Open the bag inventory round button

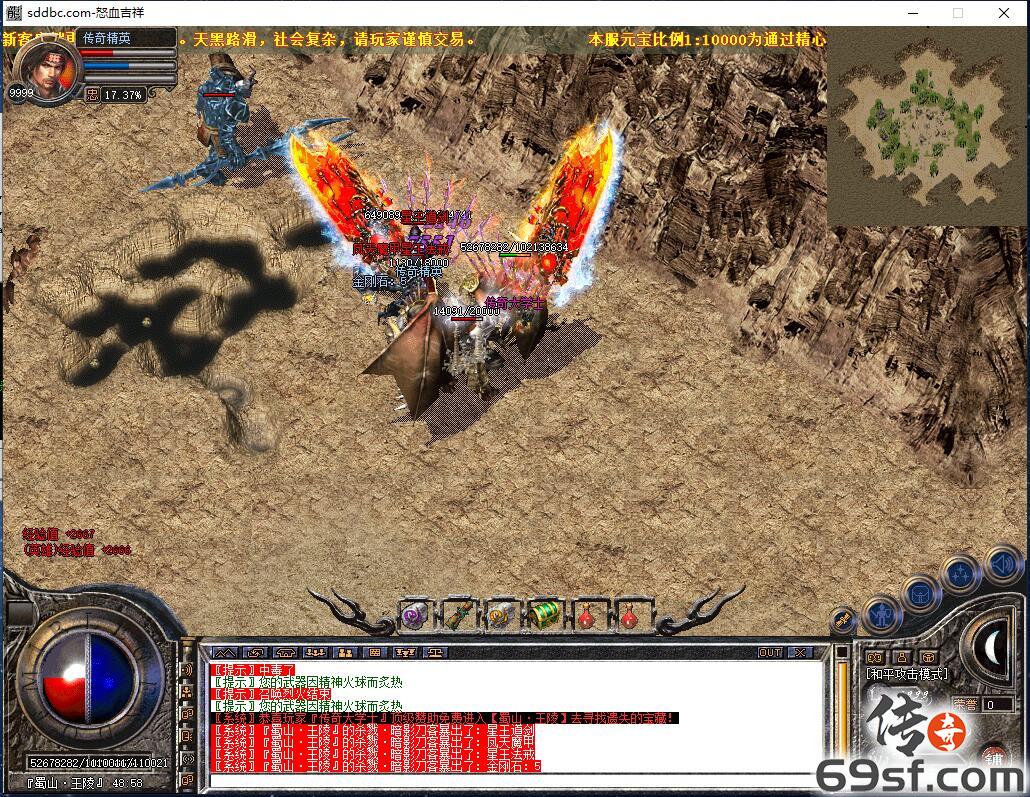919,593
